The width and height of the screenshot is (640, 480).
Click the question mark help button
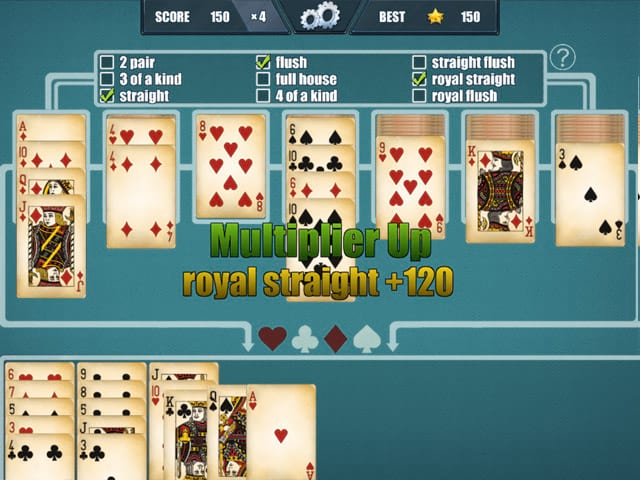click(564, 58)
